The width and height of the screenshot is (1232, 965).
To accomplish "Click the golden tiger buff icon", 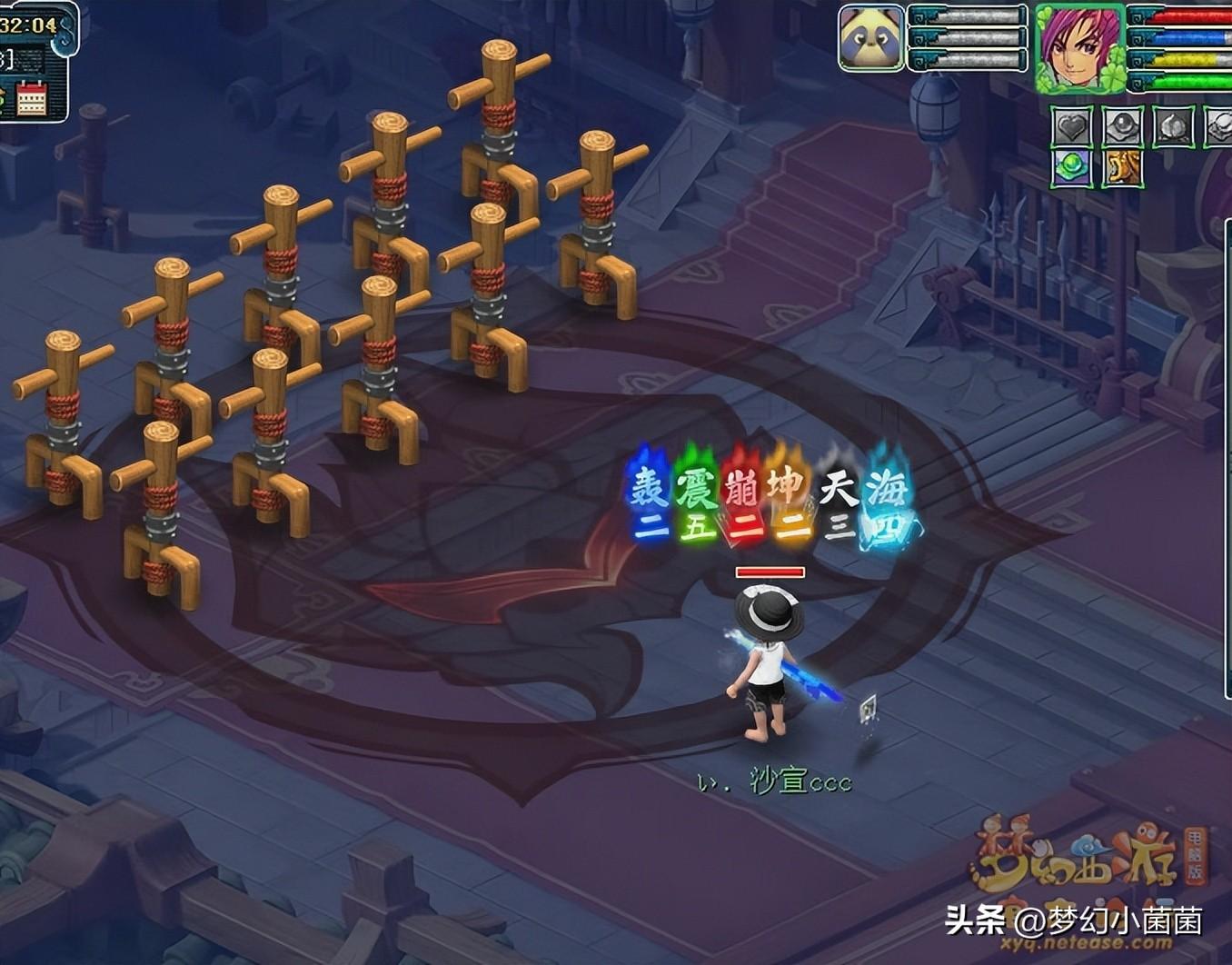I will [x=1122, y=168].
